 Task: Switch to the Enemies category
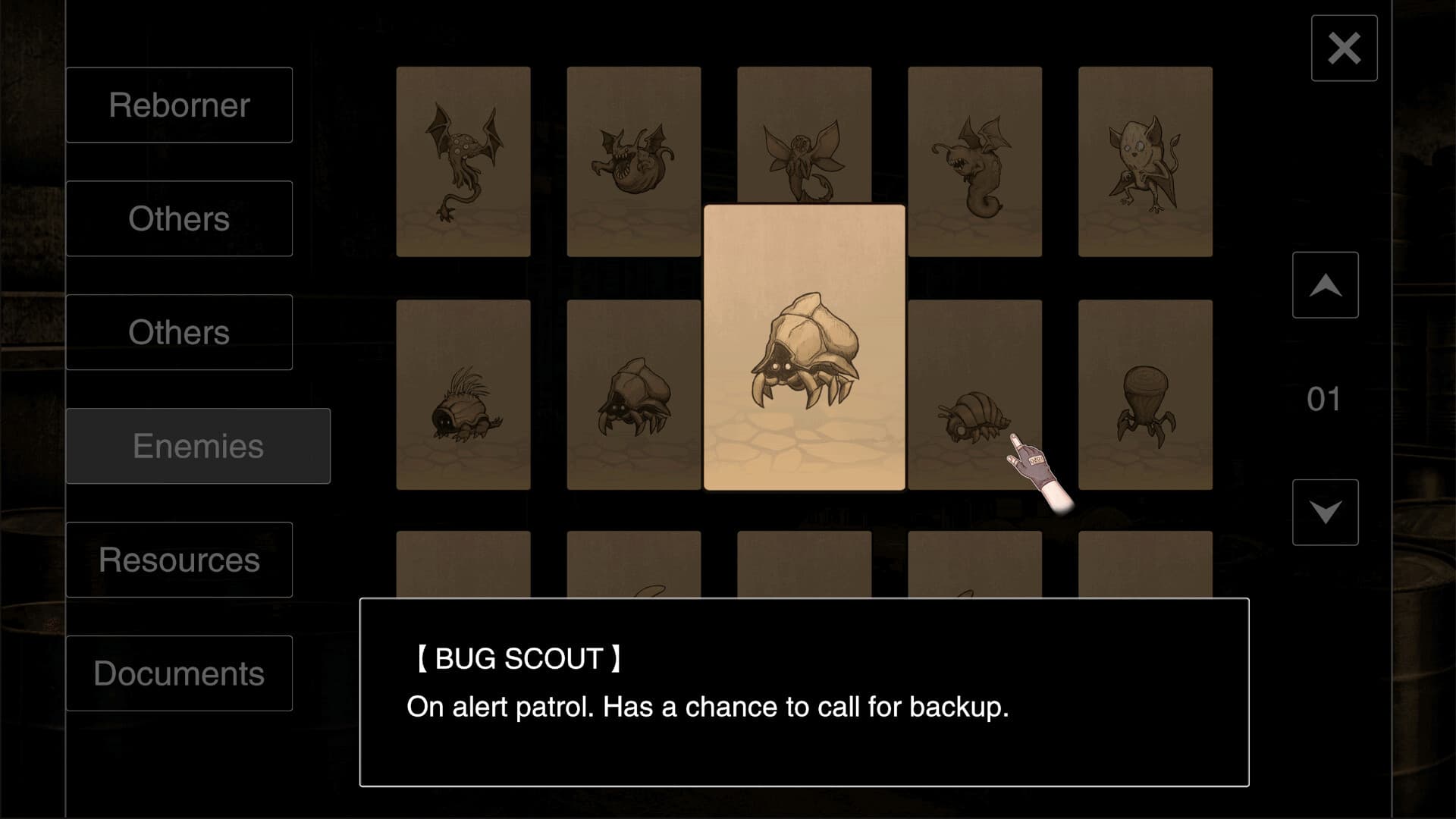pyautogui.click(x=199, y=446)
